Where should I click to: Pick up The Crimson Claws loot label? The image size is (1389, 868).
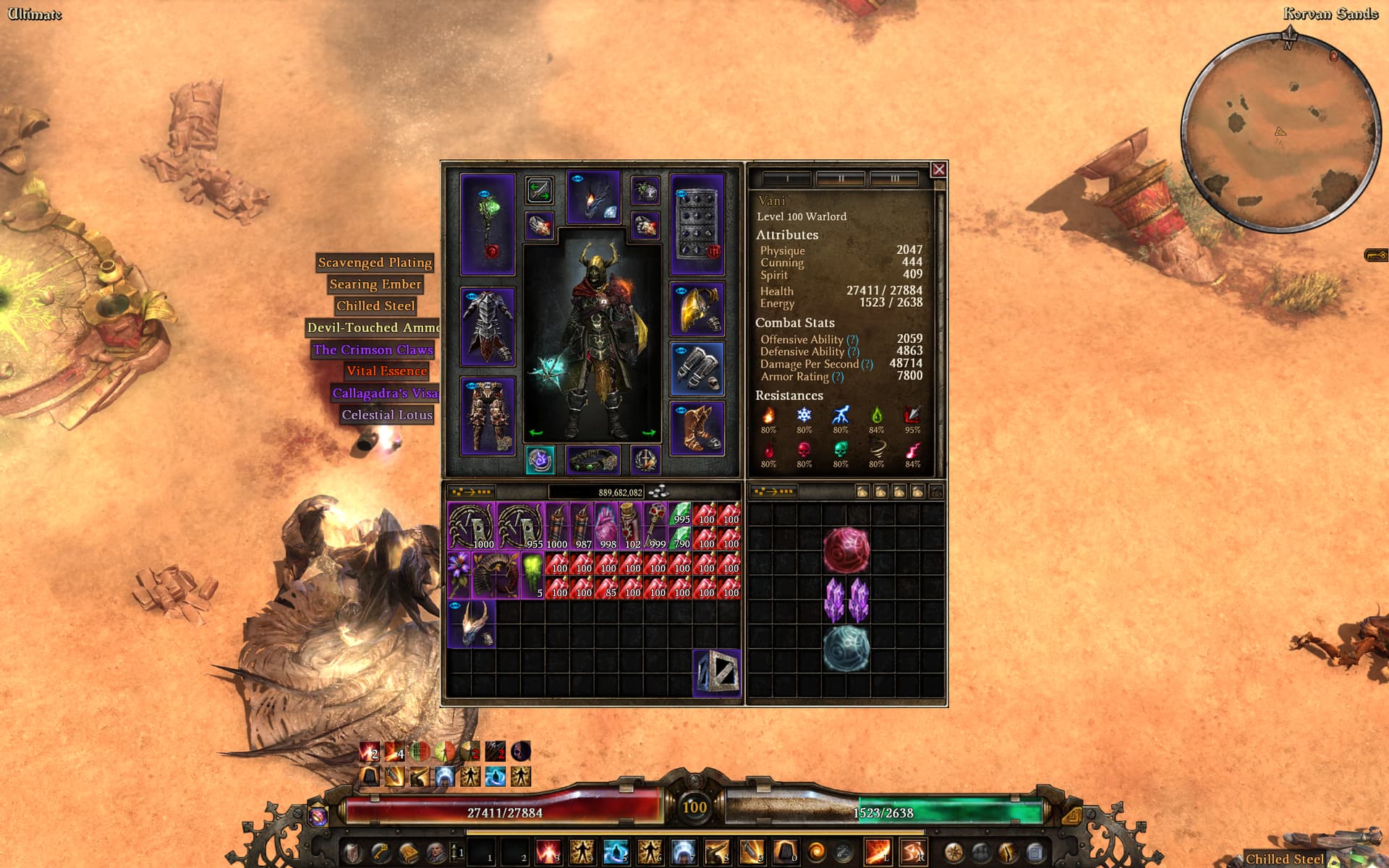[x=373, y=349]
